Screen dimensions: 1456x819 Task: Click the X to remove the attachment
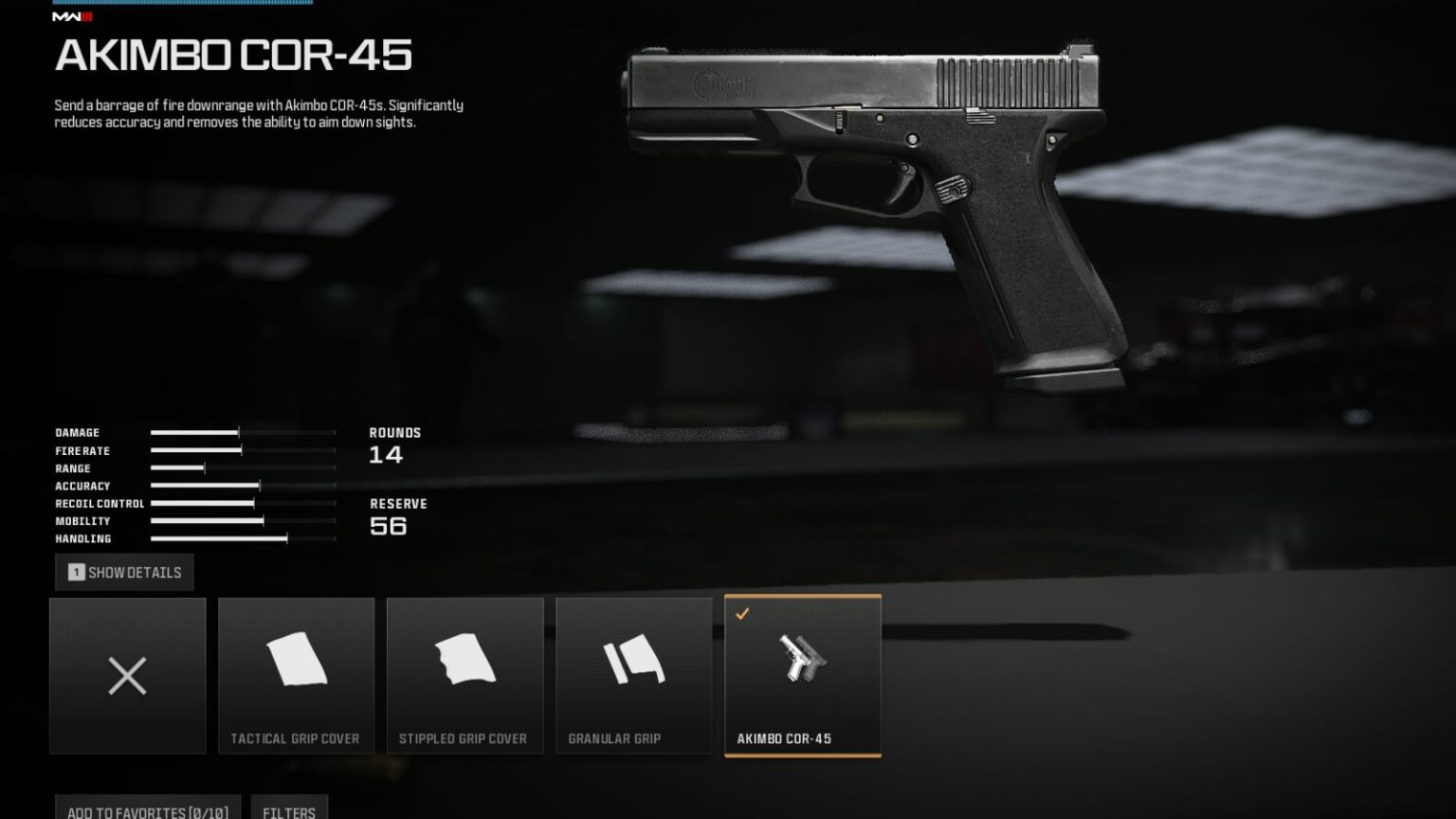pyautogui.click(x=127, y=675)
